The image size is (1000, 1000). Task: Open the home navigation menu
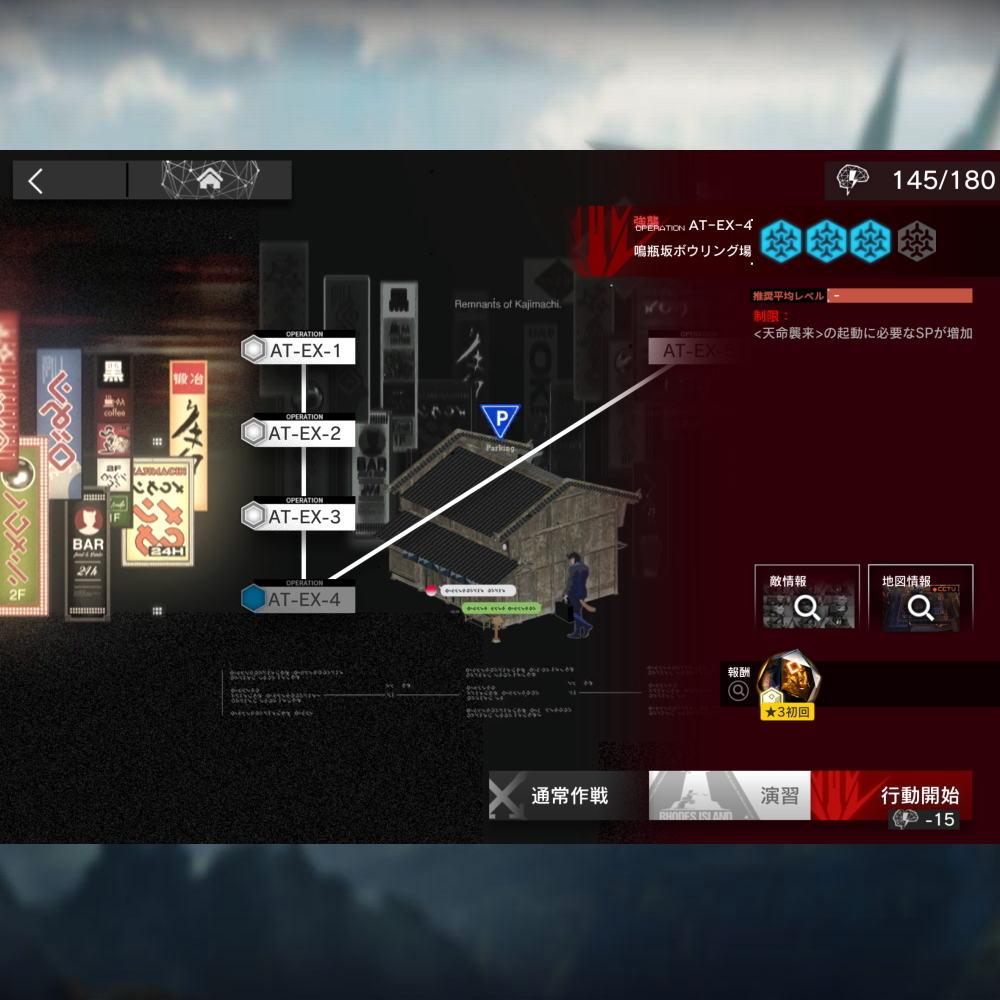tap(210, 180)
